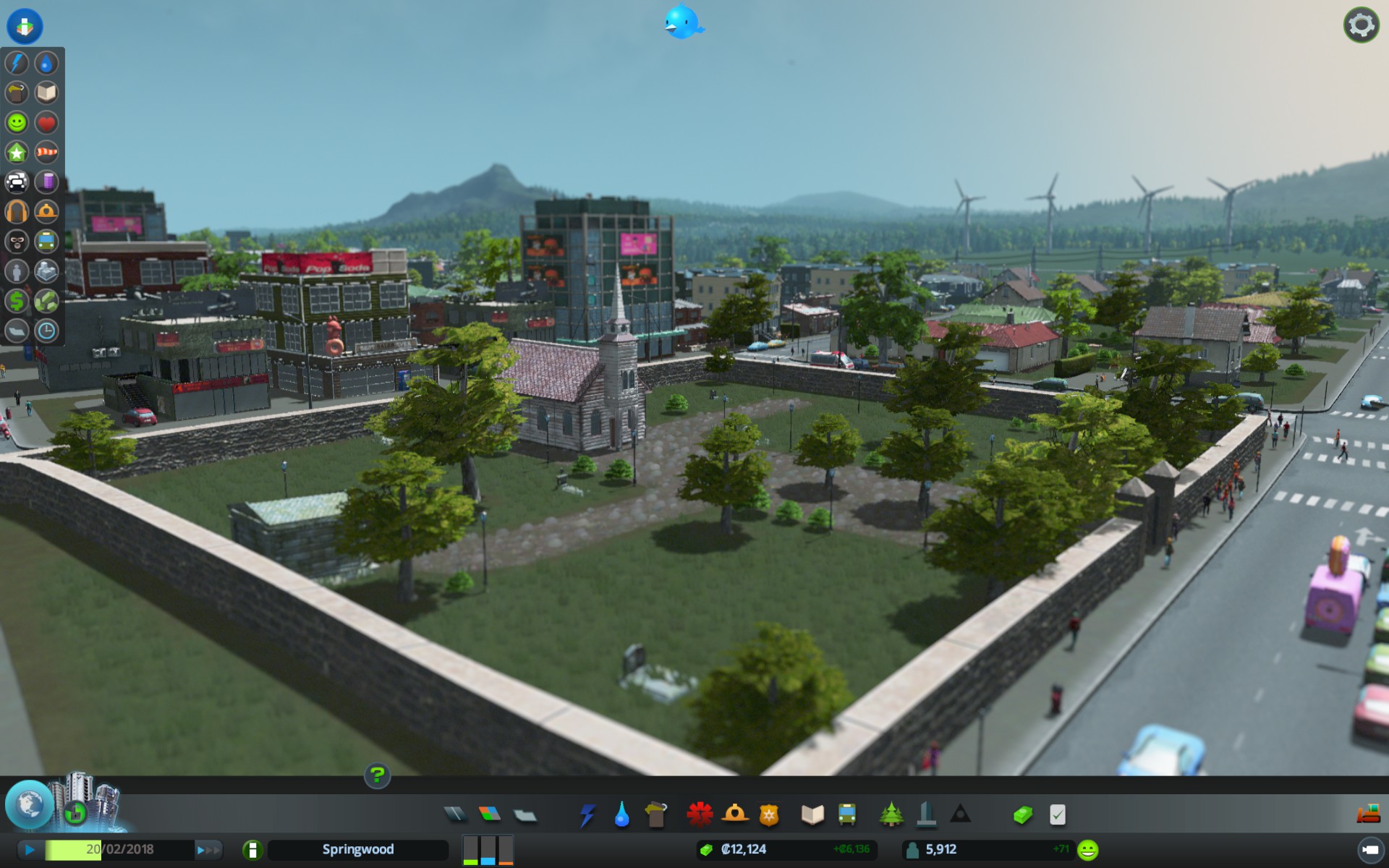Open the roads build menu

pos(455,814)
